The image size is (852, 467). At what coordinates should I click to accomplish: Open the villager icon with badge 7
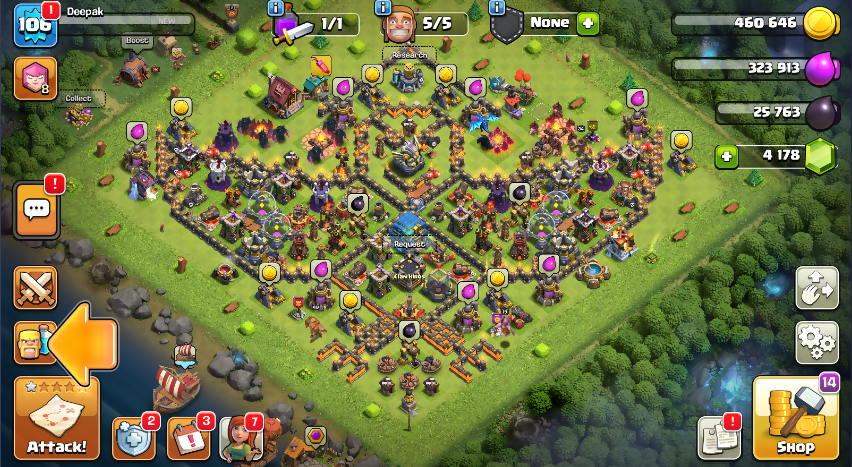coord(238,439)
